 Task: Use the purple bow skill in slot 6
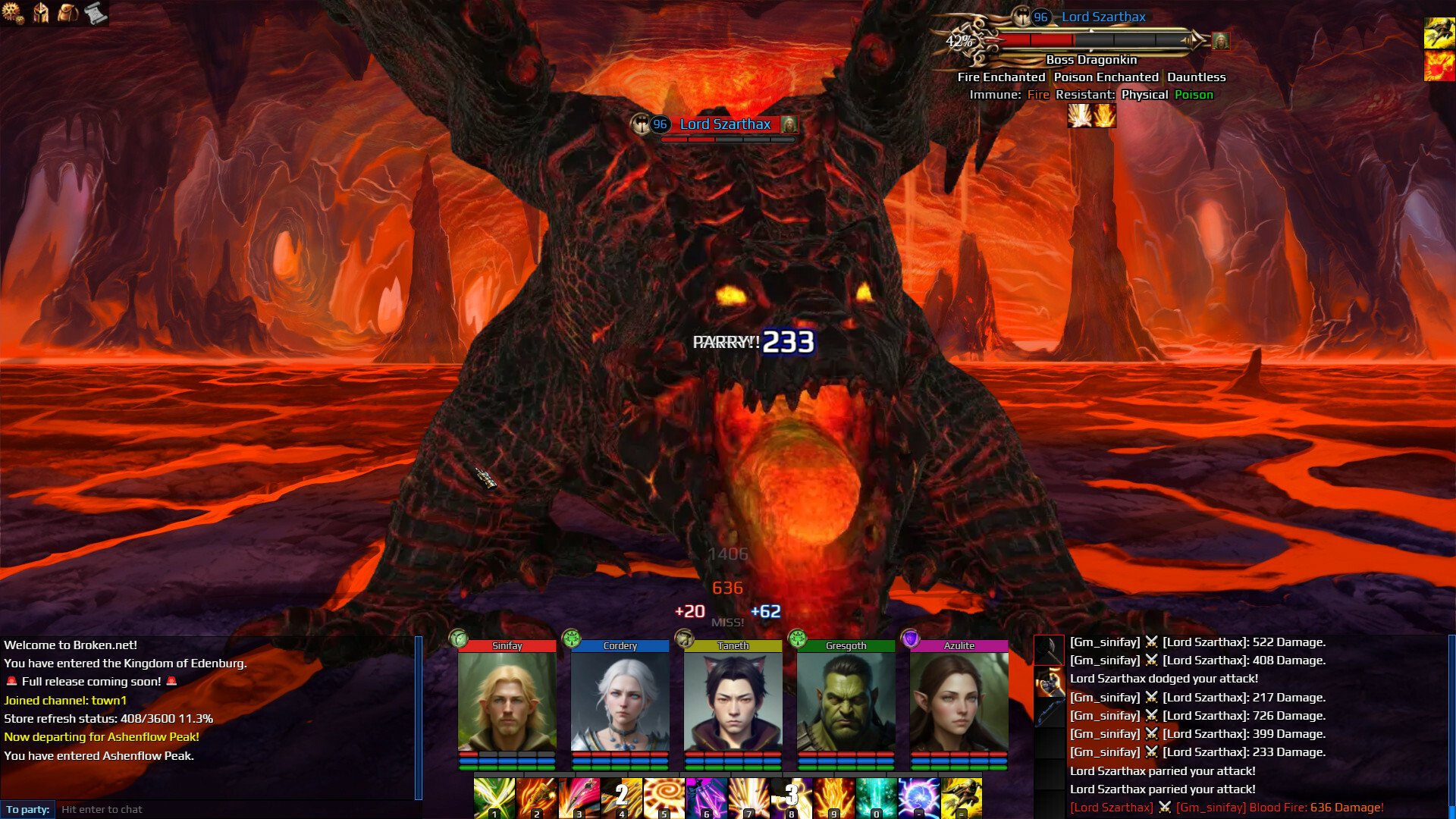click(x=706, y=798)
